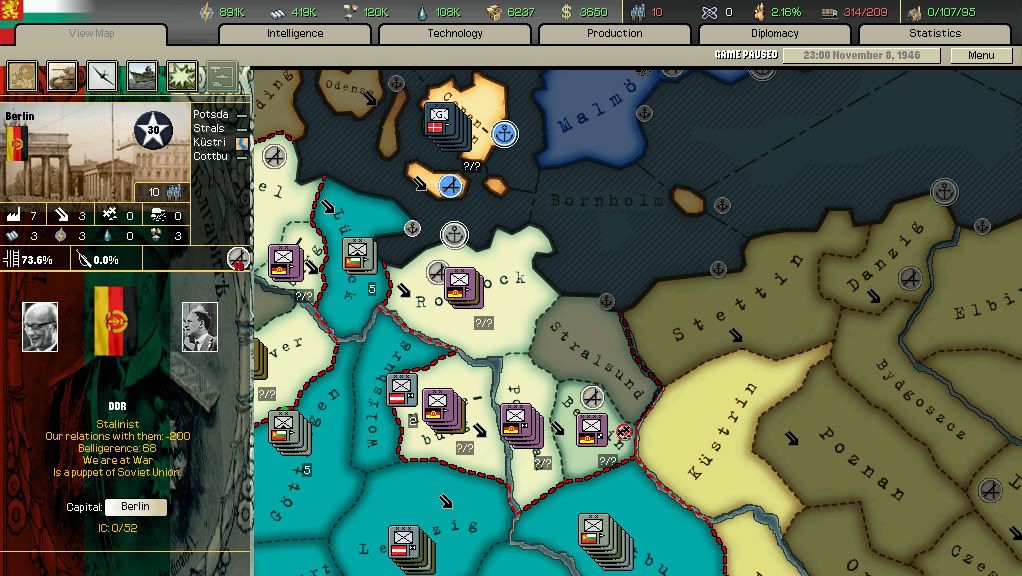Screen dimensions: 1022x576
Task: Click the anchor port icon near Copenhagen
Action: [x=505, y=133]
